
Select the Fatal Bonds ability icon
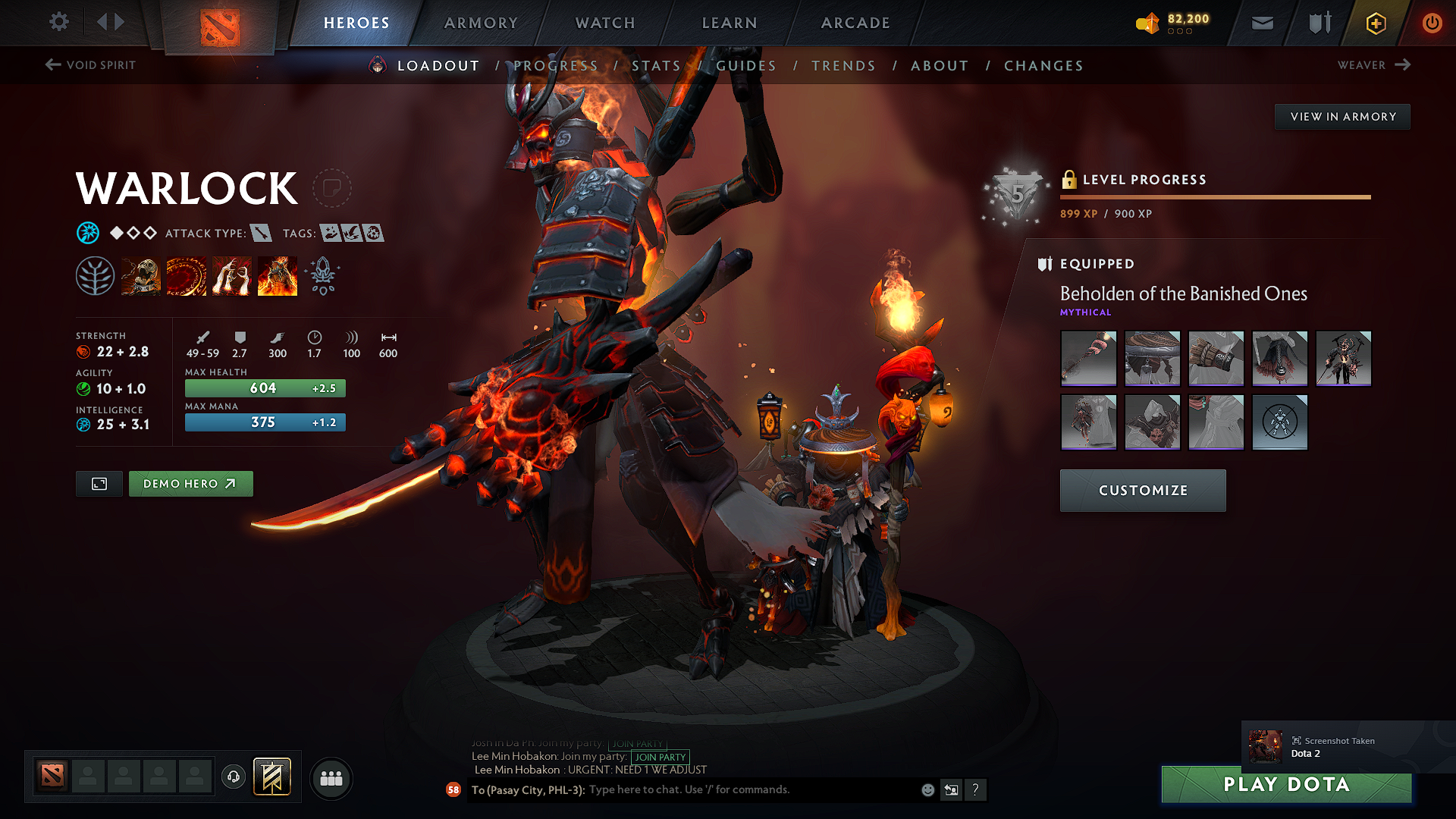click(140, 275)
